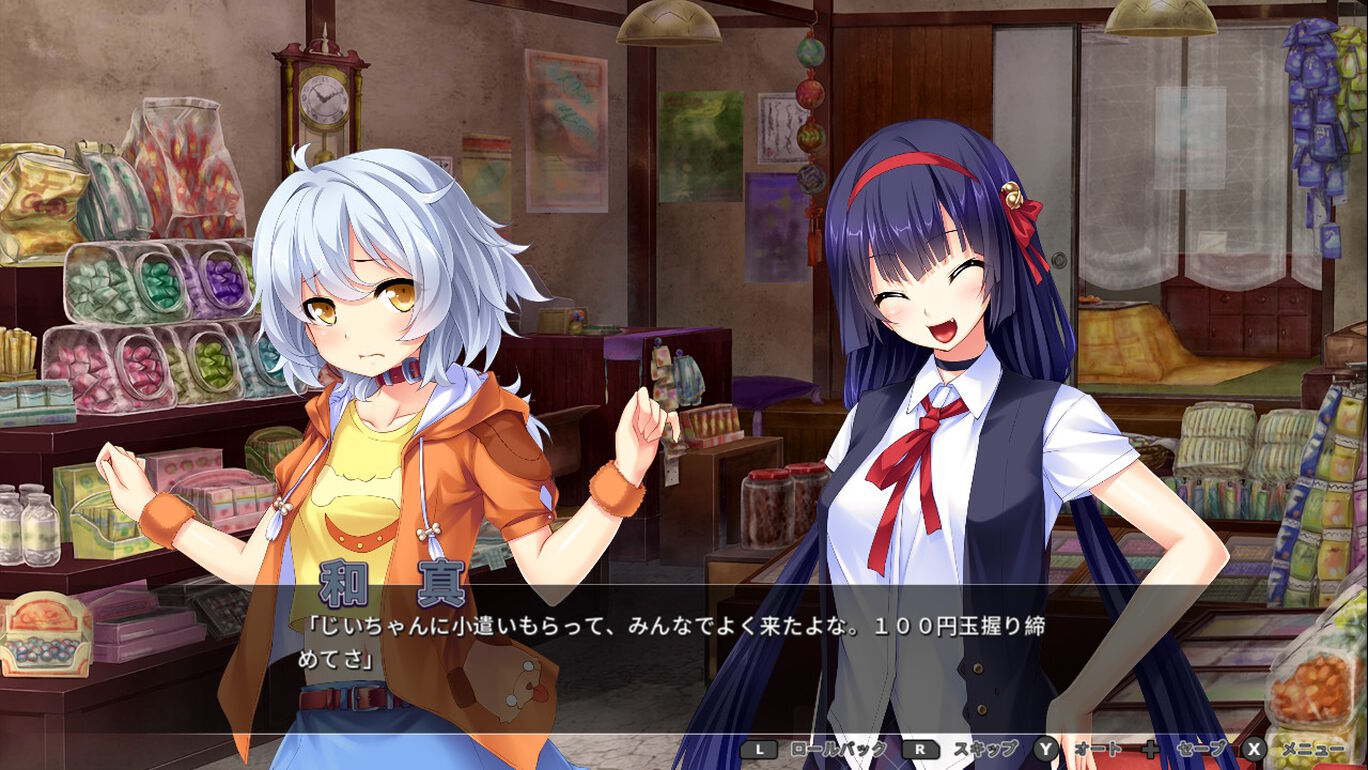
Task: Toggle オート auto-advance mode
Action: 1082,749
